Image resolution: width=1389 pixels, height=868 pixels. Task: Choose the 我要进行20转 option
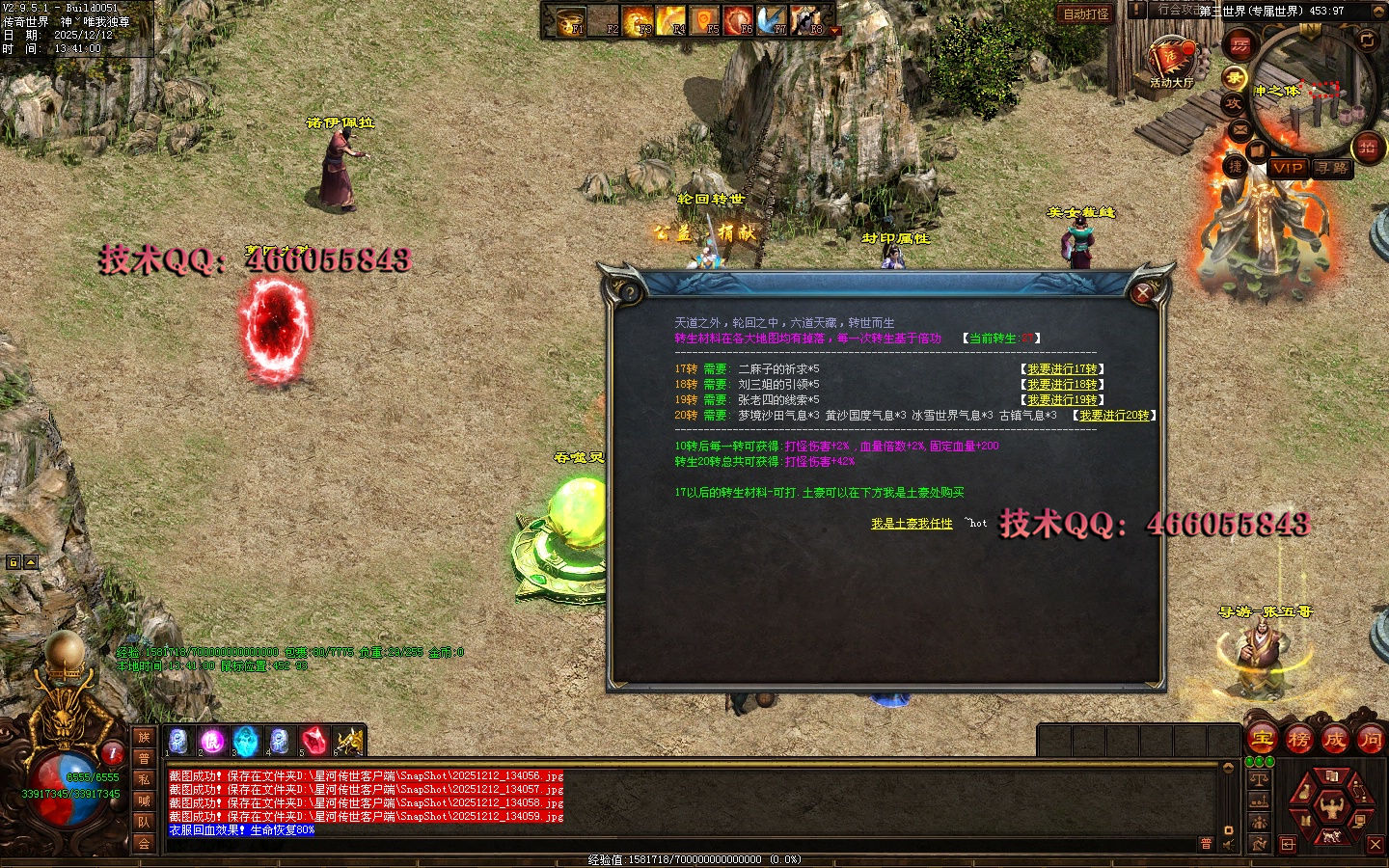(1114, 416)
